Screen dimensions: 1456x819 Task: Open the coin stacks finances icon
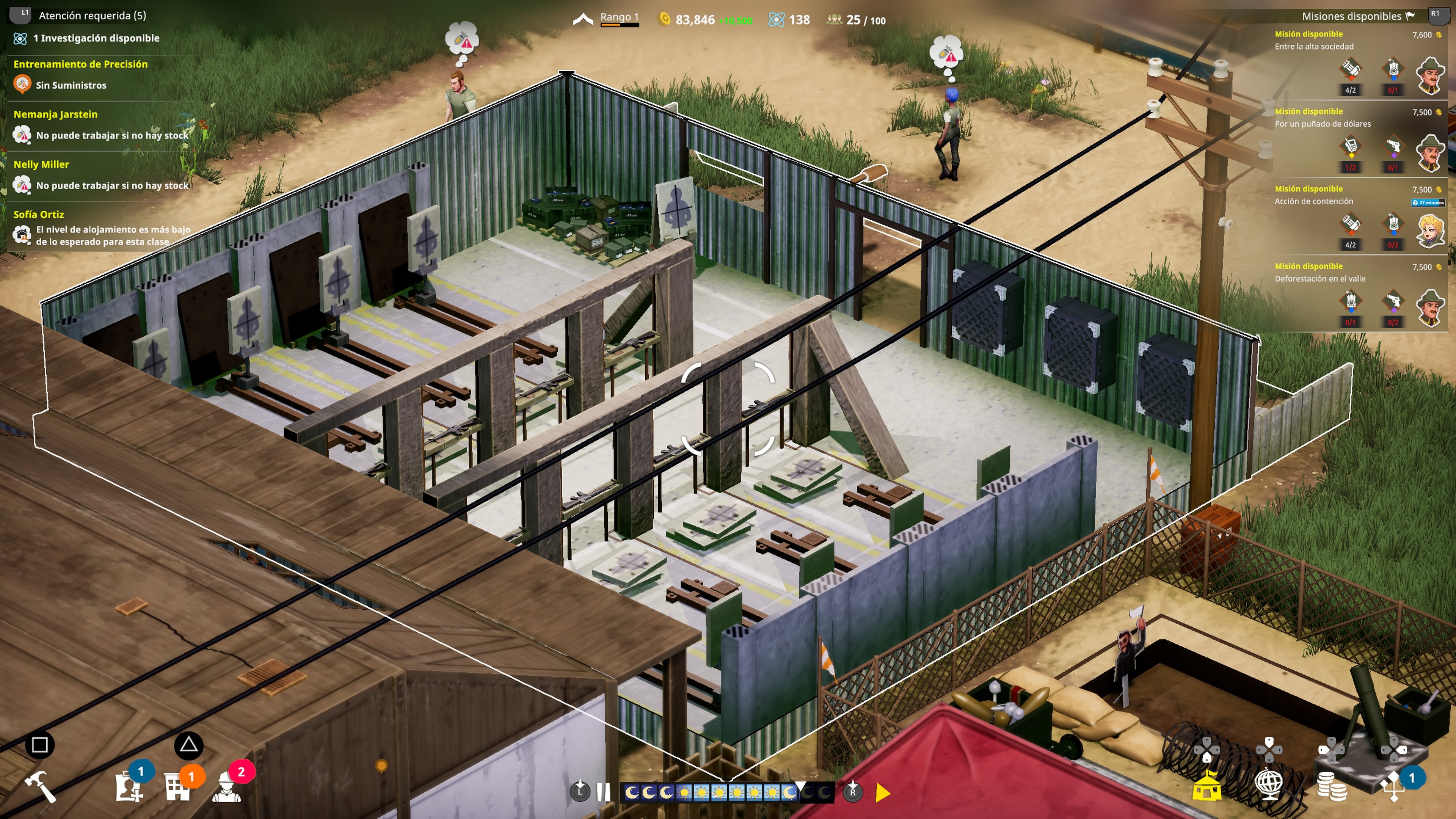click(1332, 786)
